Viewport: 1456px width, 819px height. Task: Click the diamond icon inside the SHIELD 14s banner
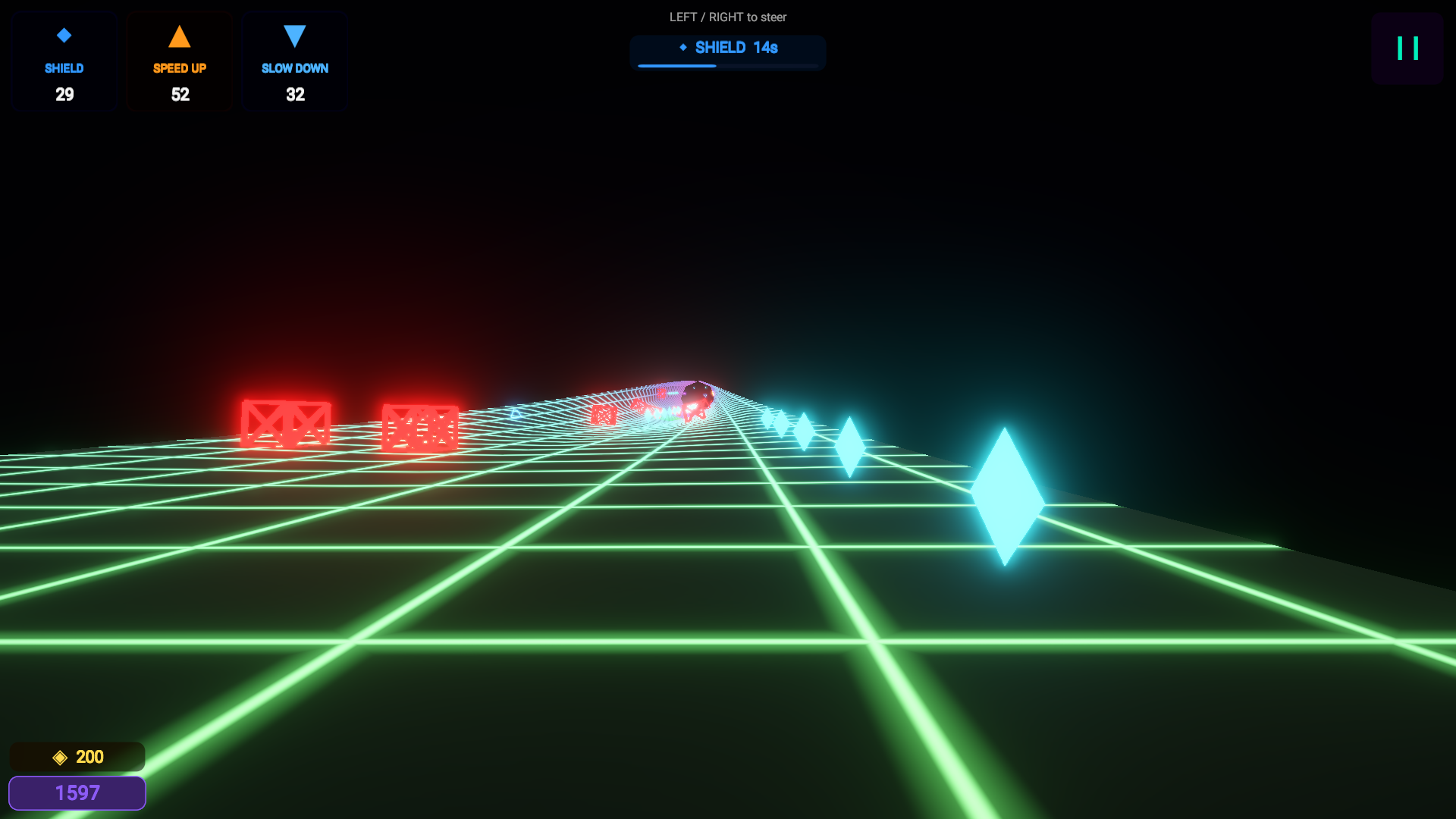pos(683,47)
